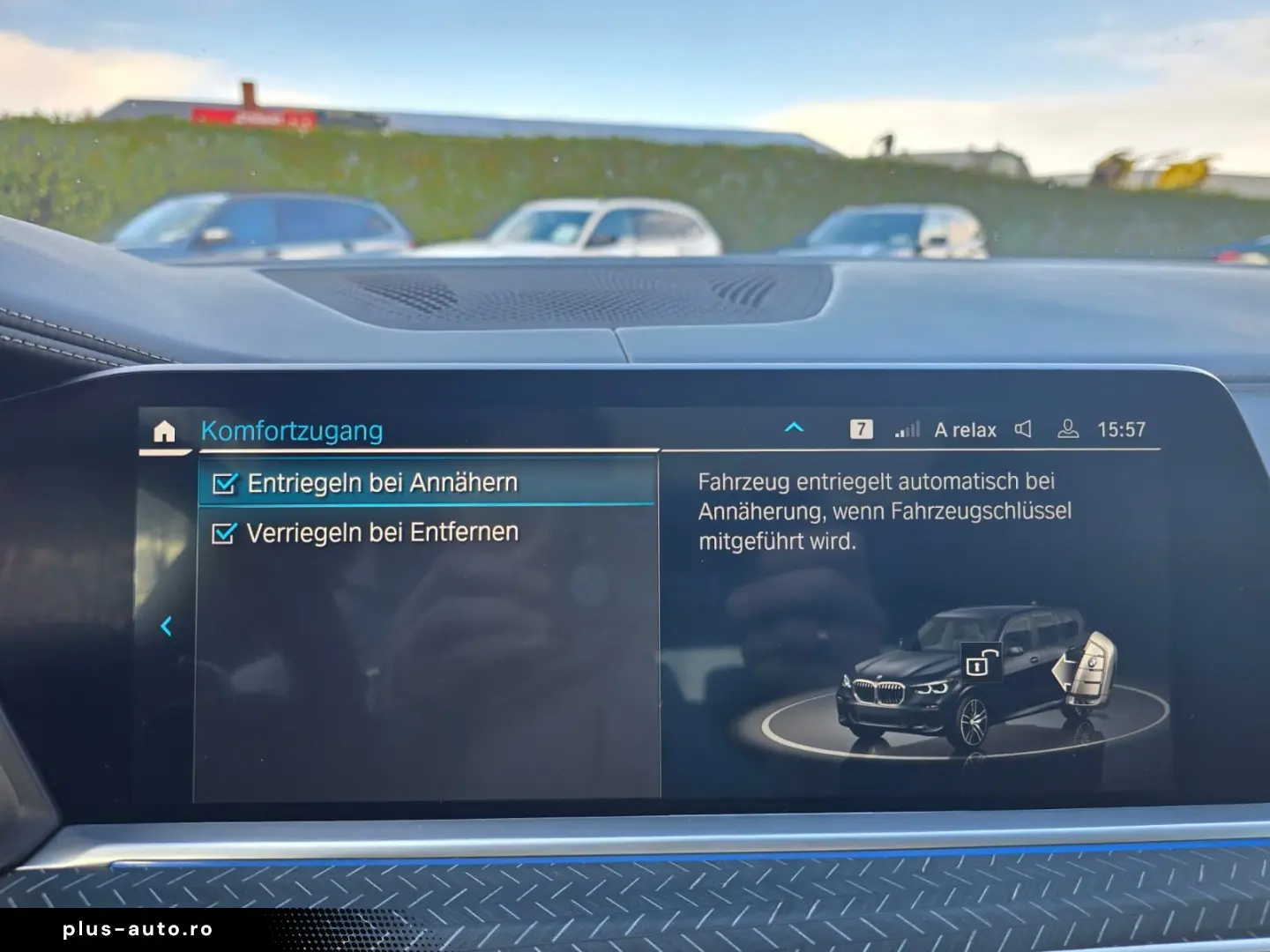This screenshot has height=952, width=1270.
Task: Open notifications showing the number 7
Action: tap(861, 429)
